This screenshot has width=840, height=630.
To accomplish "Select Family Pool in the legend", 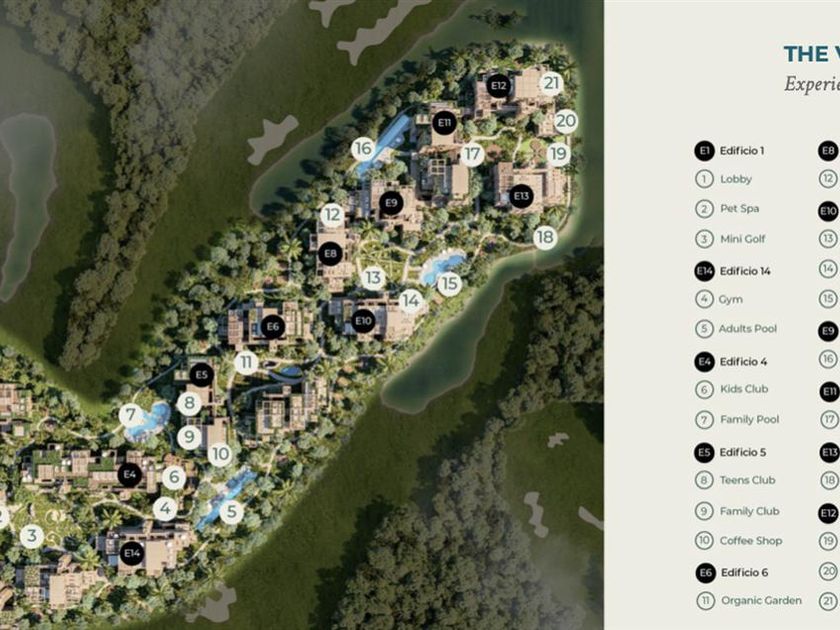I will click(749, 419).
